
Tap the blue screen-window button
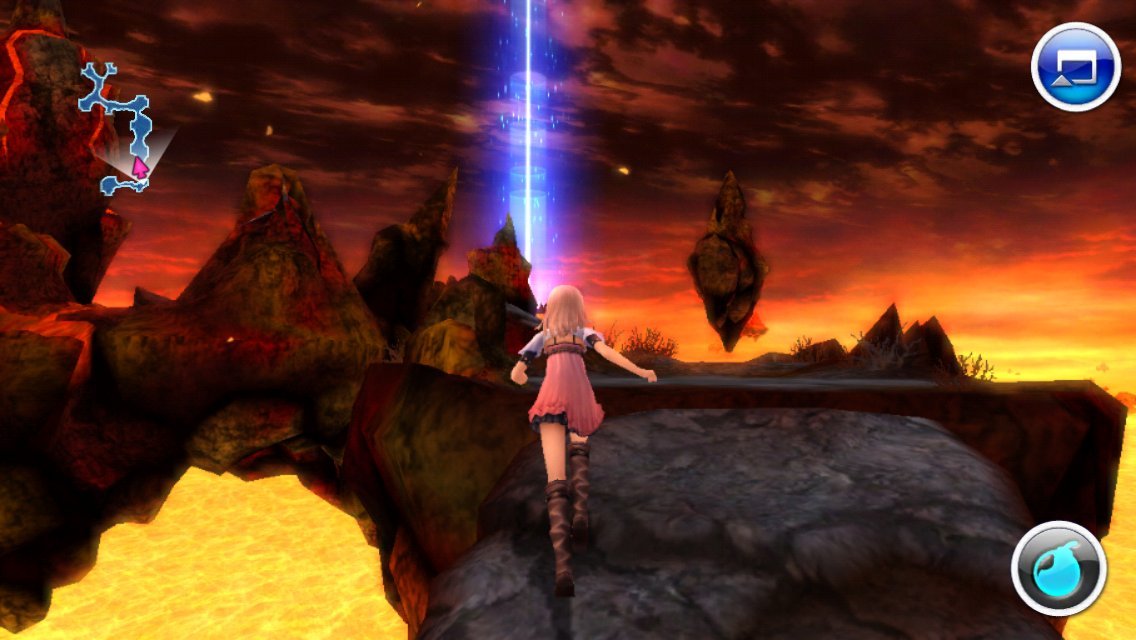point(1075,66)
